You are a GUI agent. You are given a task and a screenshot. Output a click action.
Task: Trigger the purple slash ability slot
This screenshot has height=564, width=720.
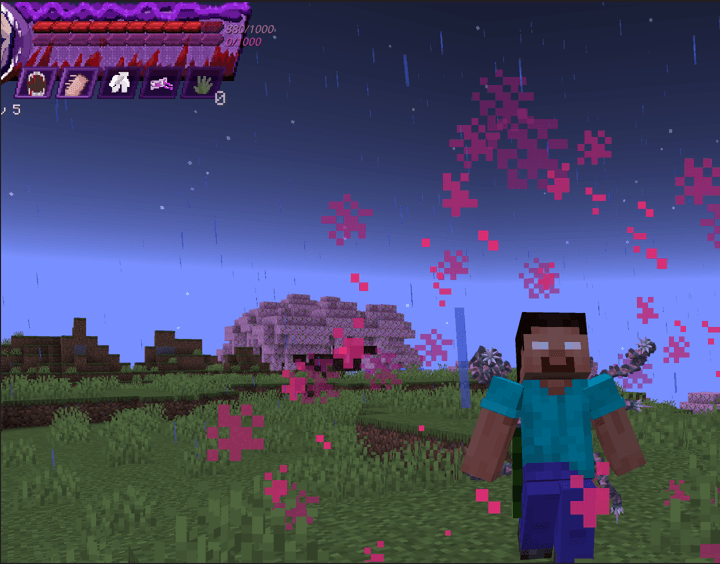click(160, 84)
